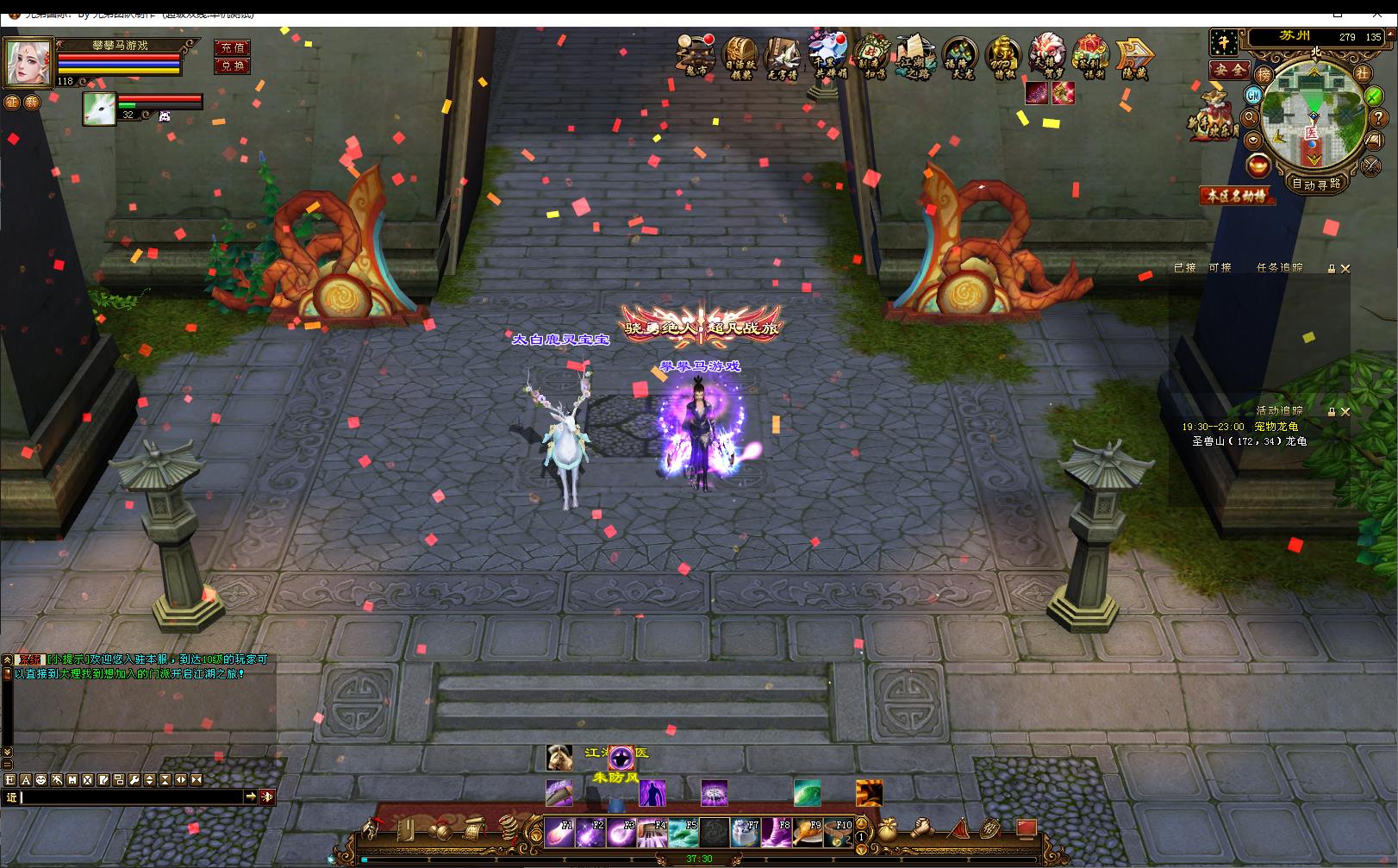
Task: Select the white deer pet portrait
Action: [x=99, y=109]
